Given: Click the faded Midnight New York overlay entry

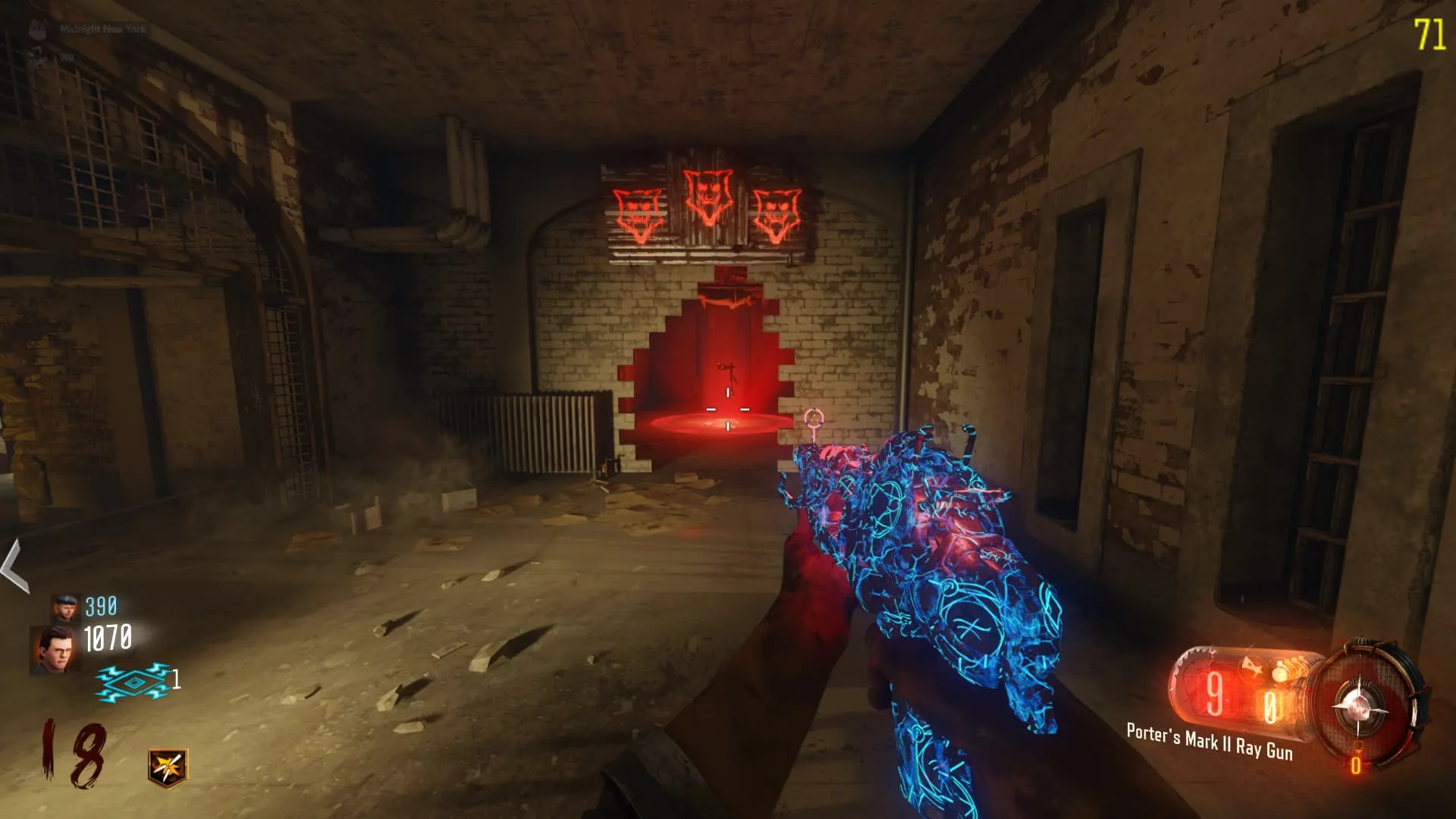Looking at the screenshot, I should [102, 30].
